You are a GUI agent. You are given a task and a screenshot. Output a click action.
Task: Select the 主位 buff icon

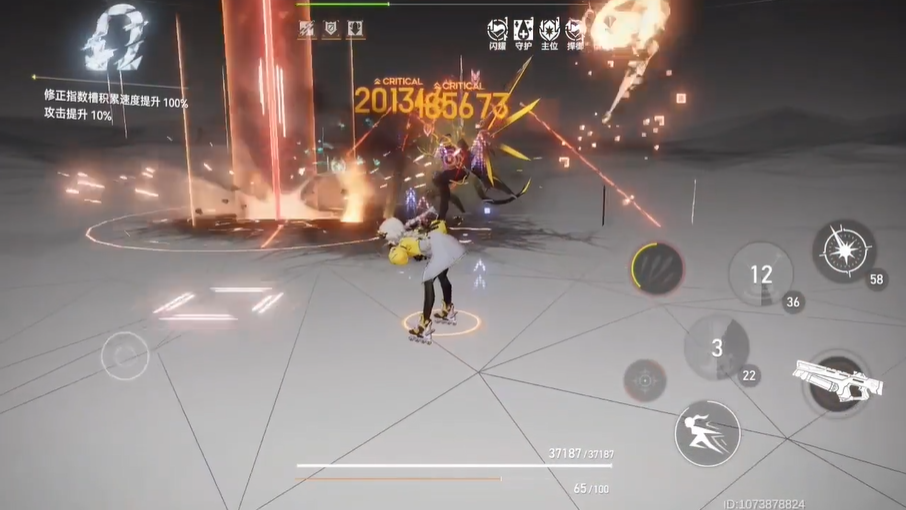549,30
